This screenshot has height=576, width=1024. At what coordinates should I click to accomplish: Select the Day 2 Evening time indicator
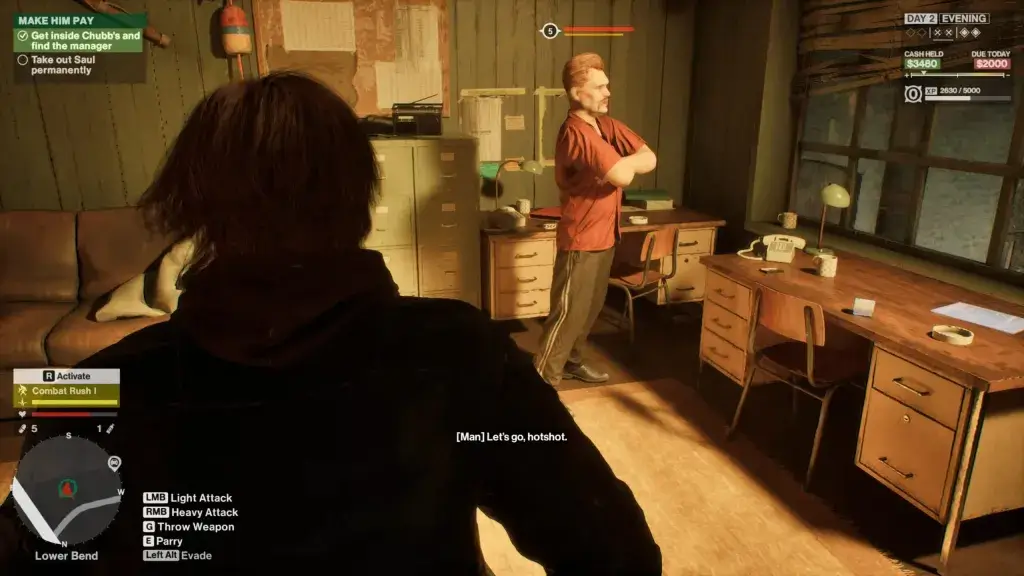pos(946,18)
